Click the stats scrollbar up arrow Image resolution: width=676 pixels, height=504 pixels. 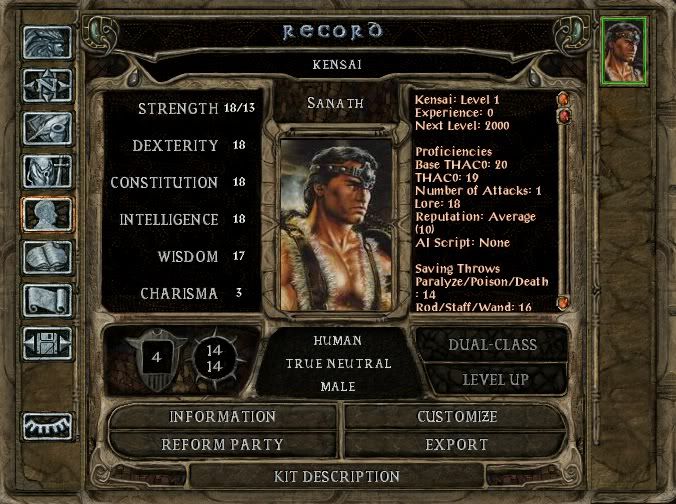pyautogui.click(x=564, y=99)
